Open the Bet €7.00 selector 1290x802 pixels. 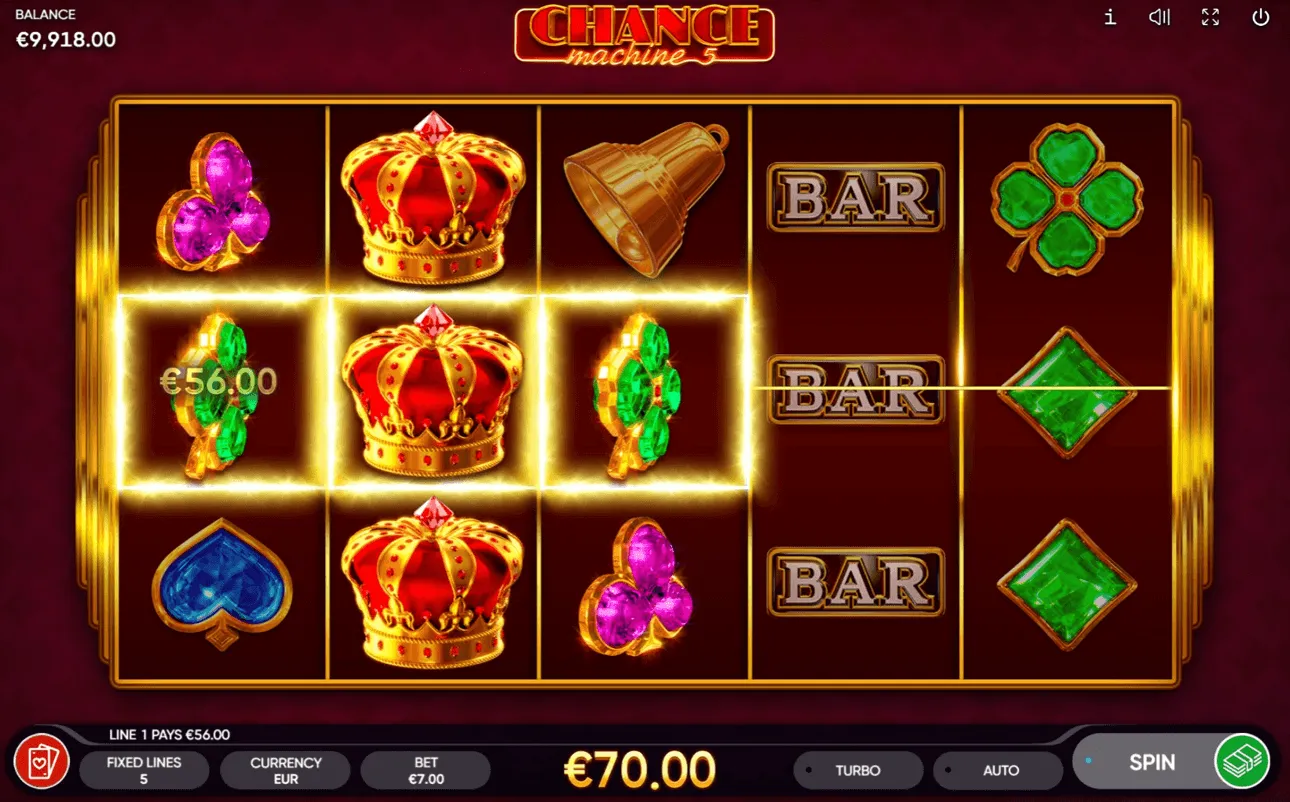point(426,770)
